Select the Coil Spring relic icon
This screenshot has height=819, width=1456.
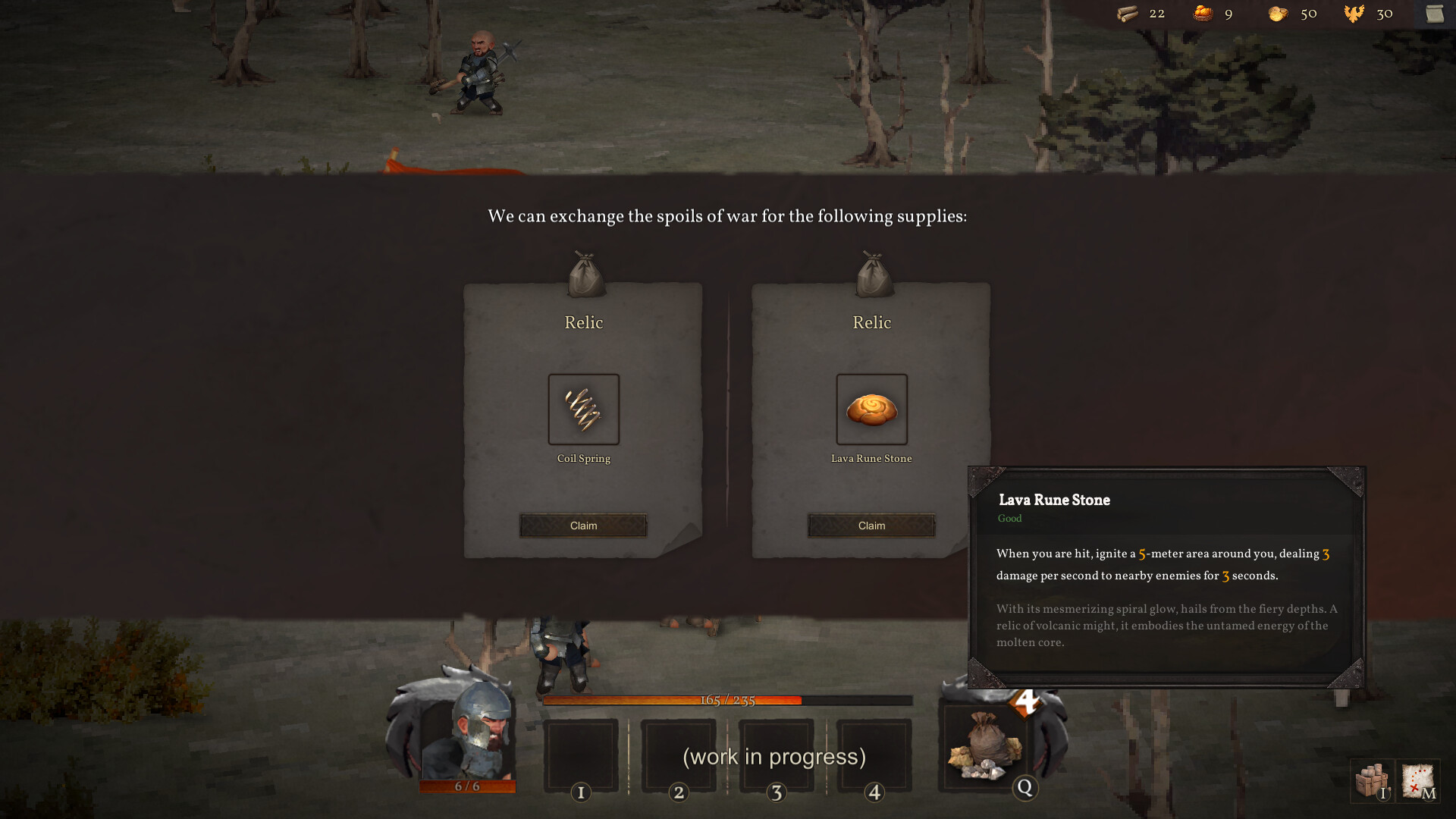[x=583, y=409]
